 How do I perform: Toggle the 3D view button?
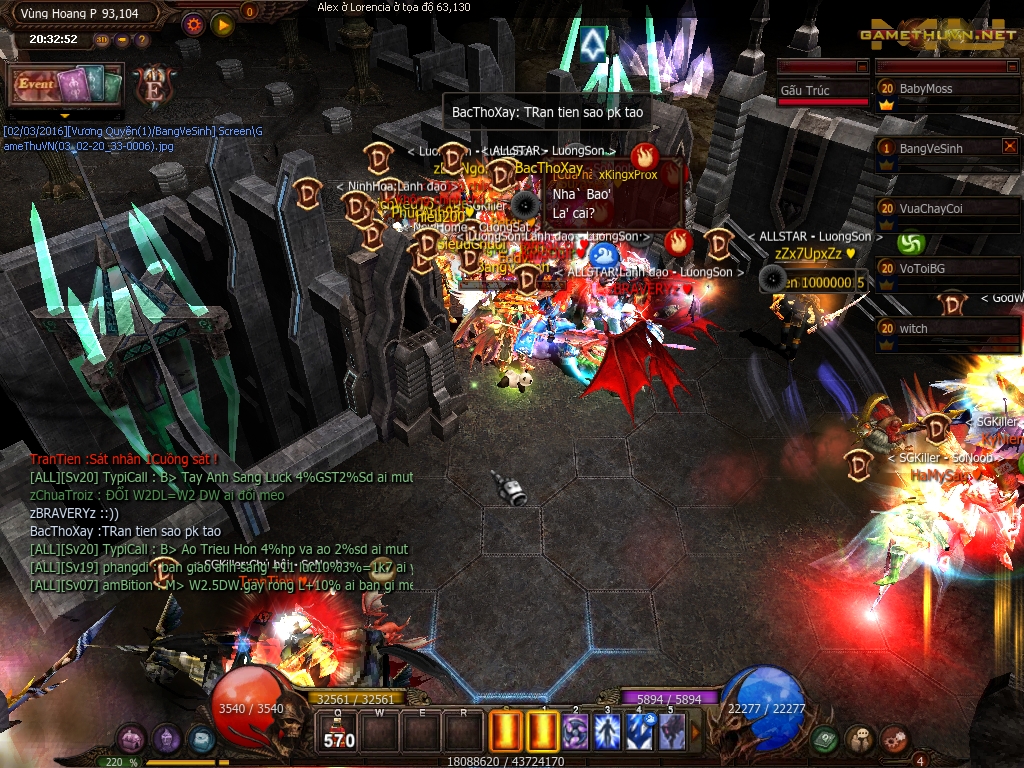point(103,40)
